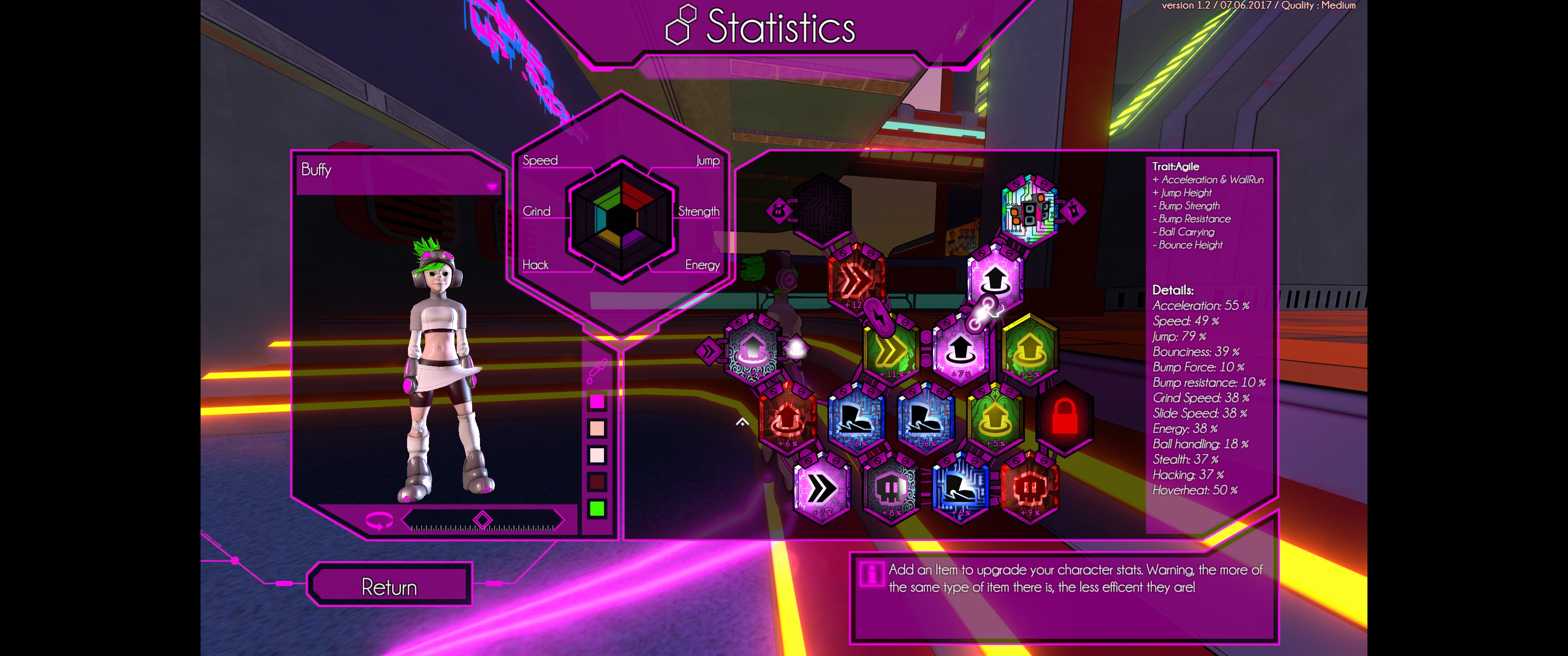Image resolution: width=1568 pixels, height=656 pixels.
Task: Pick the peach skin color swatch
Action: 597,428
